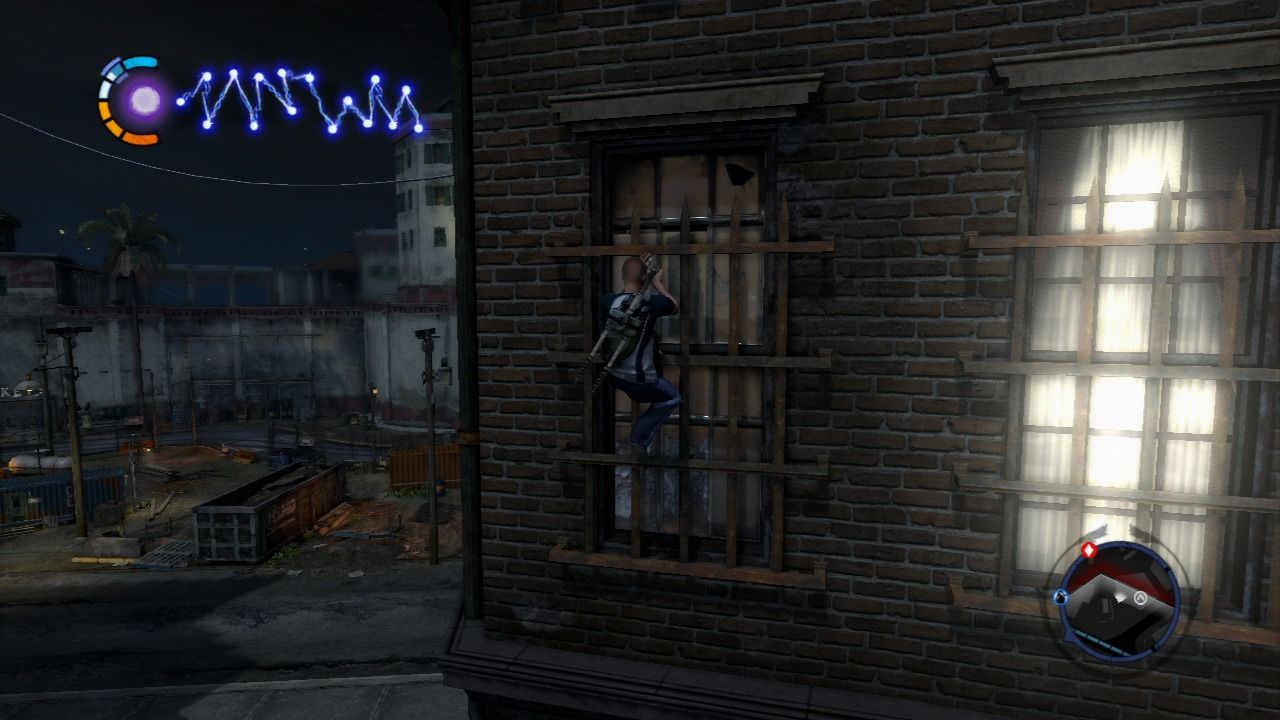This screenshot has width=1280, height=720.
Task: Click the purple karma orb icon
Action: (x=146, y=100)
